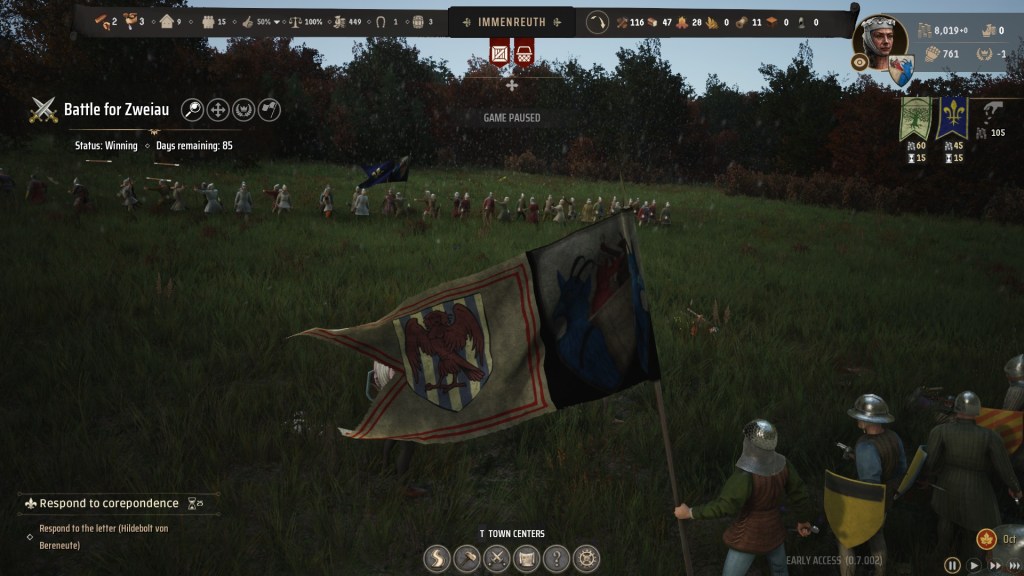The width and height of the screenshot is (1024, 576).
Task: Click the magnifying glass battle icon
Action: click(x=193, y=110)
